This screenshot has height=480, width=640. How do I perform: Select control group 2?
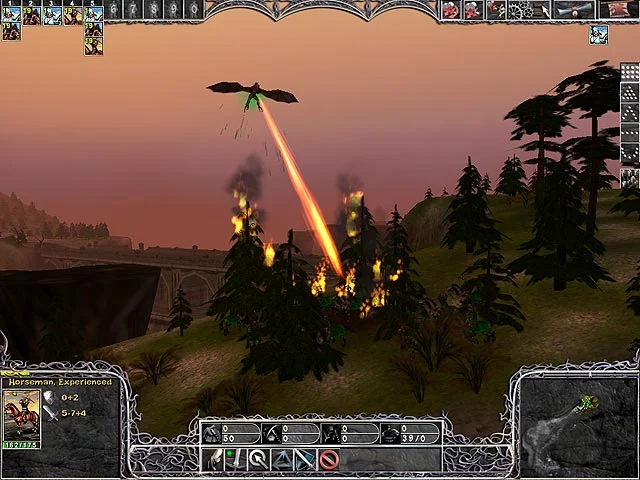click(32, 12)
